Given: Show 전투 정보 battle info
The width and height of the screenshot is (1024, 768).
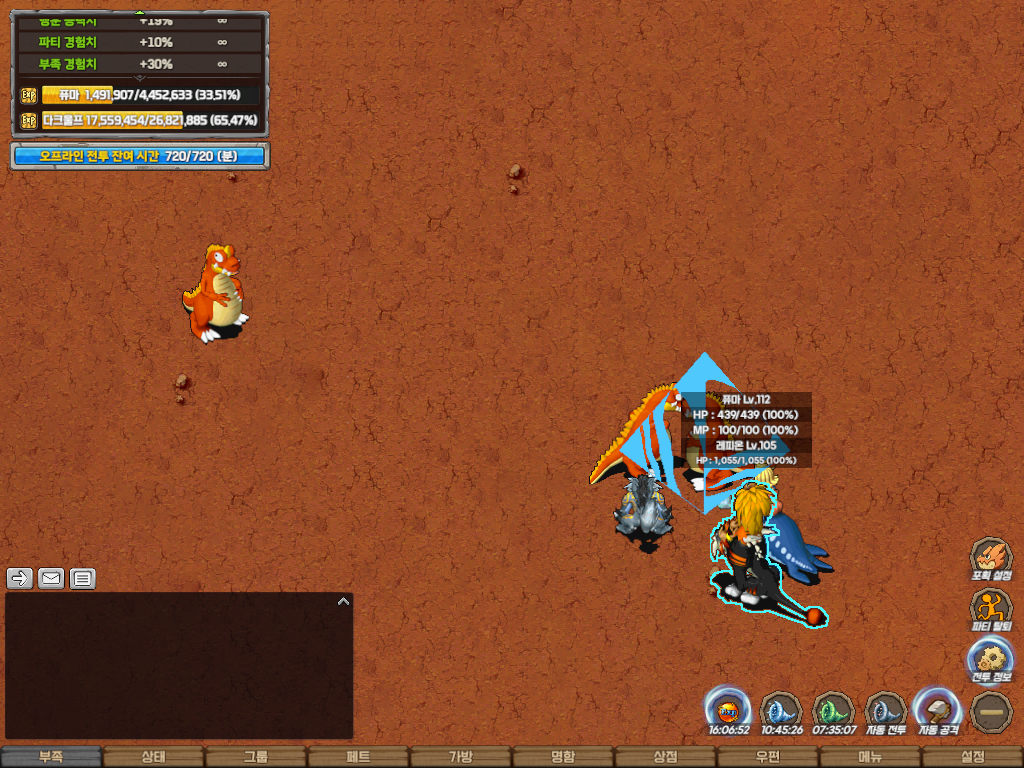Looking at the screenshot, I should click(991, 660).
